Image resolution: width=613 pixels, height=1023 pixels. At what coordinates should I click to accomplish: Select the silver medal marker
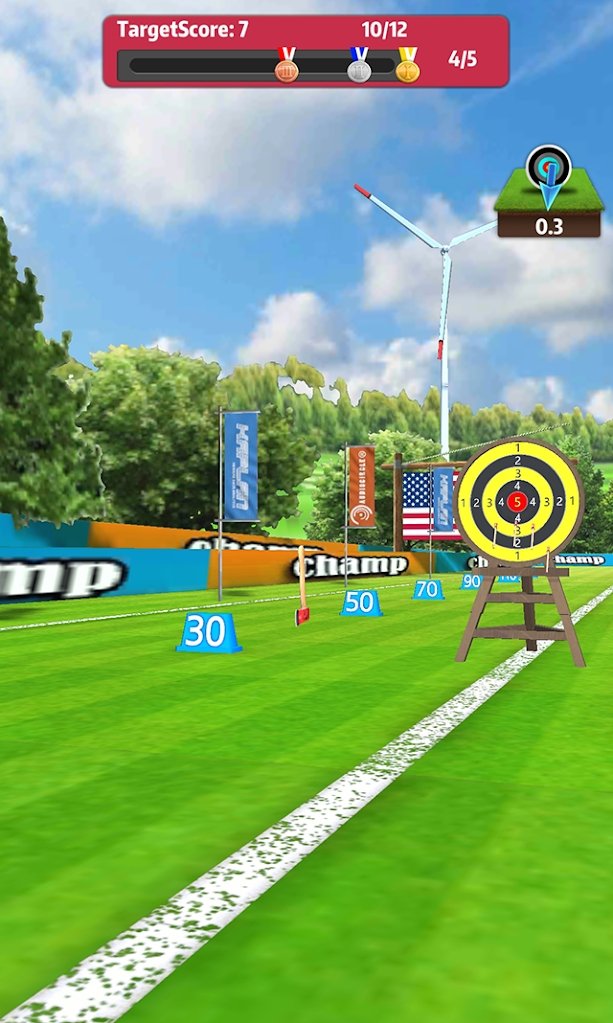pyautogui.click(x=359, y=66)
